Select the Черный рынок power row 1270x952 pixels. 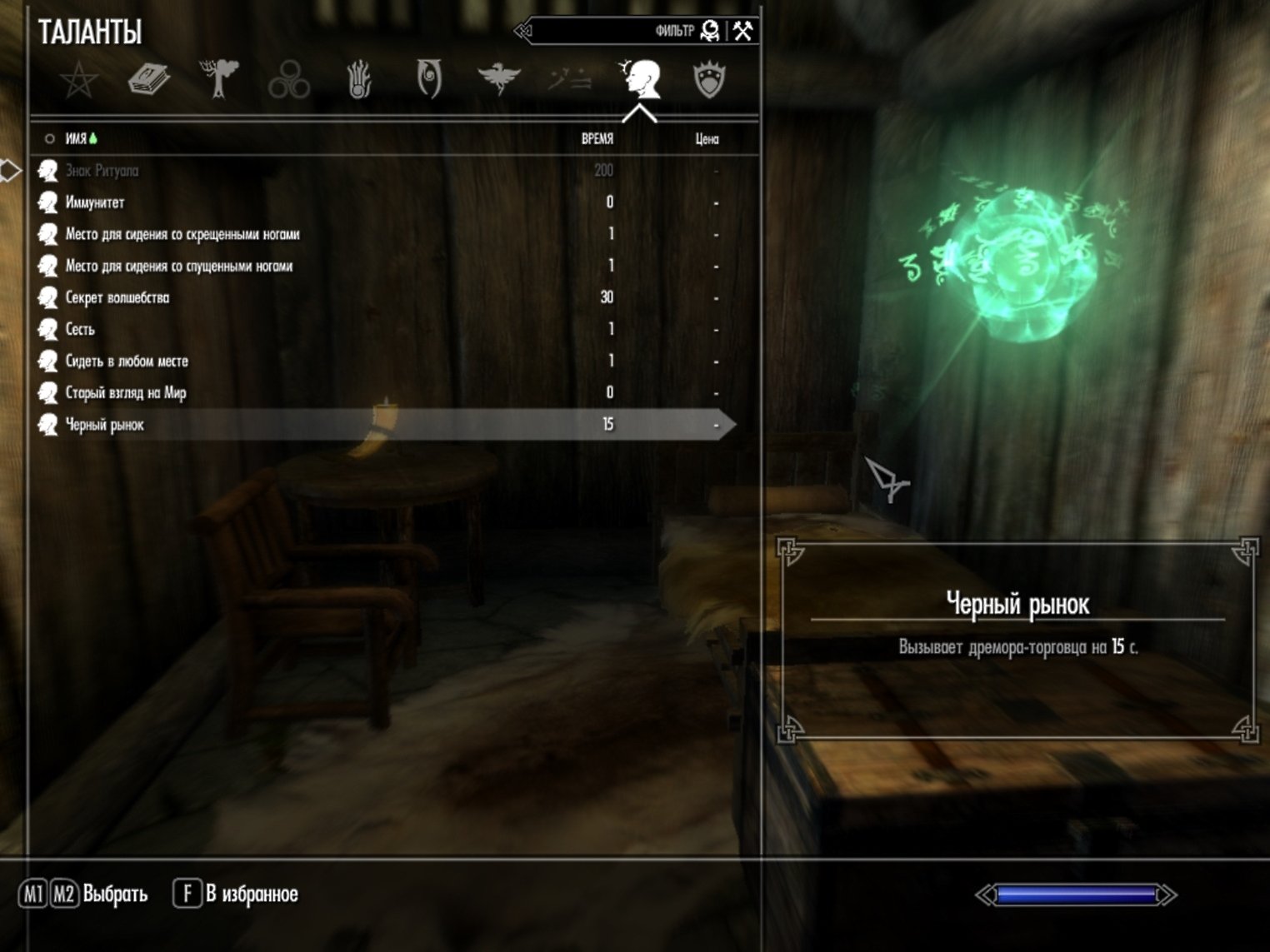click(105, 425)
